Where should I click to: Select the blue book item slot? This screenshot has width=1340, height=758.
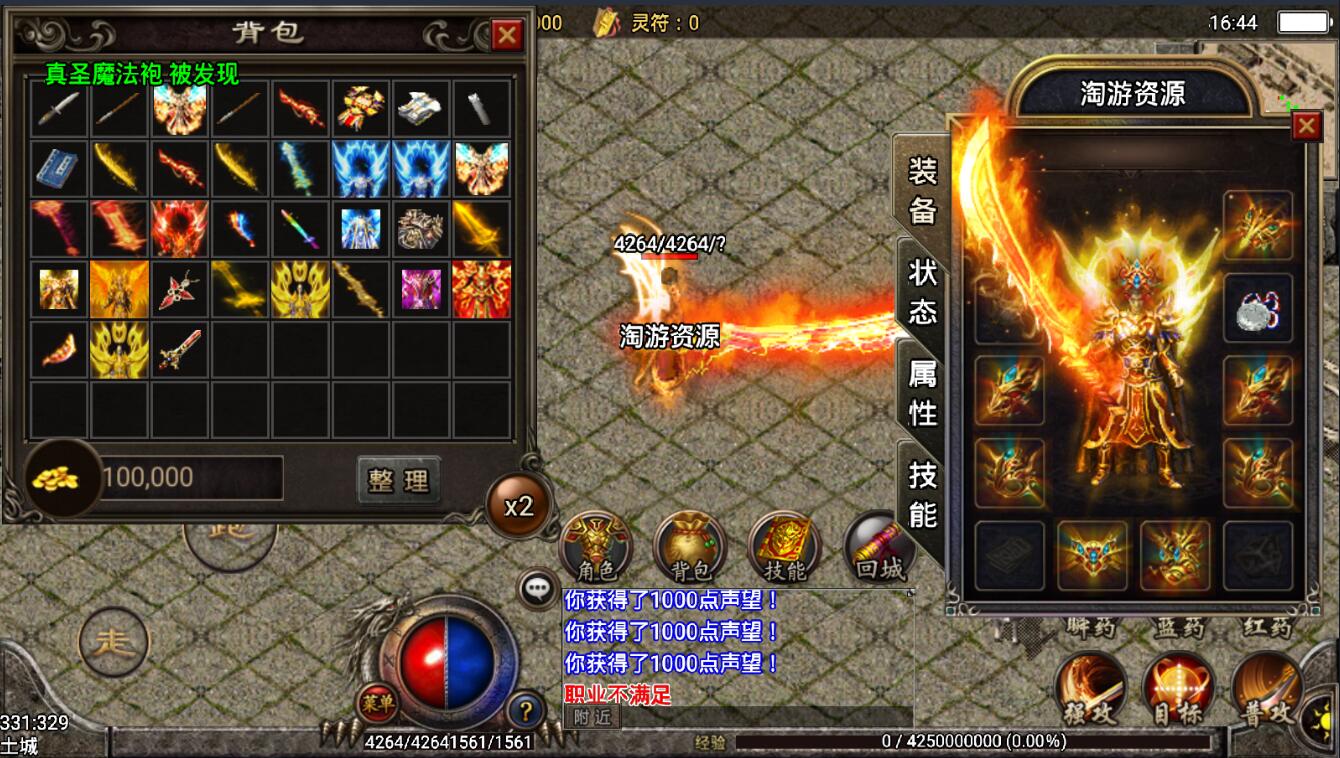coord(60,169)
